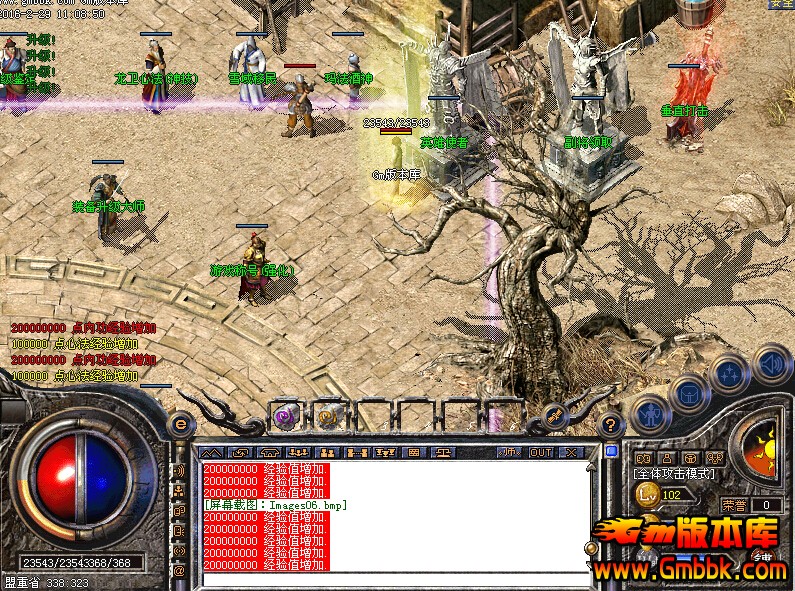Click the Lv level coin button
Image resolution: width=795 pixels, height=591 pixels.
[x=648, y=494]
